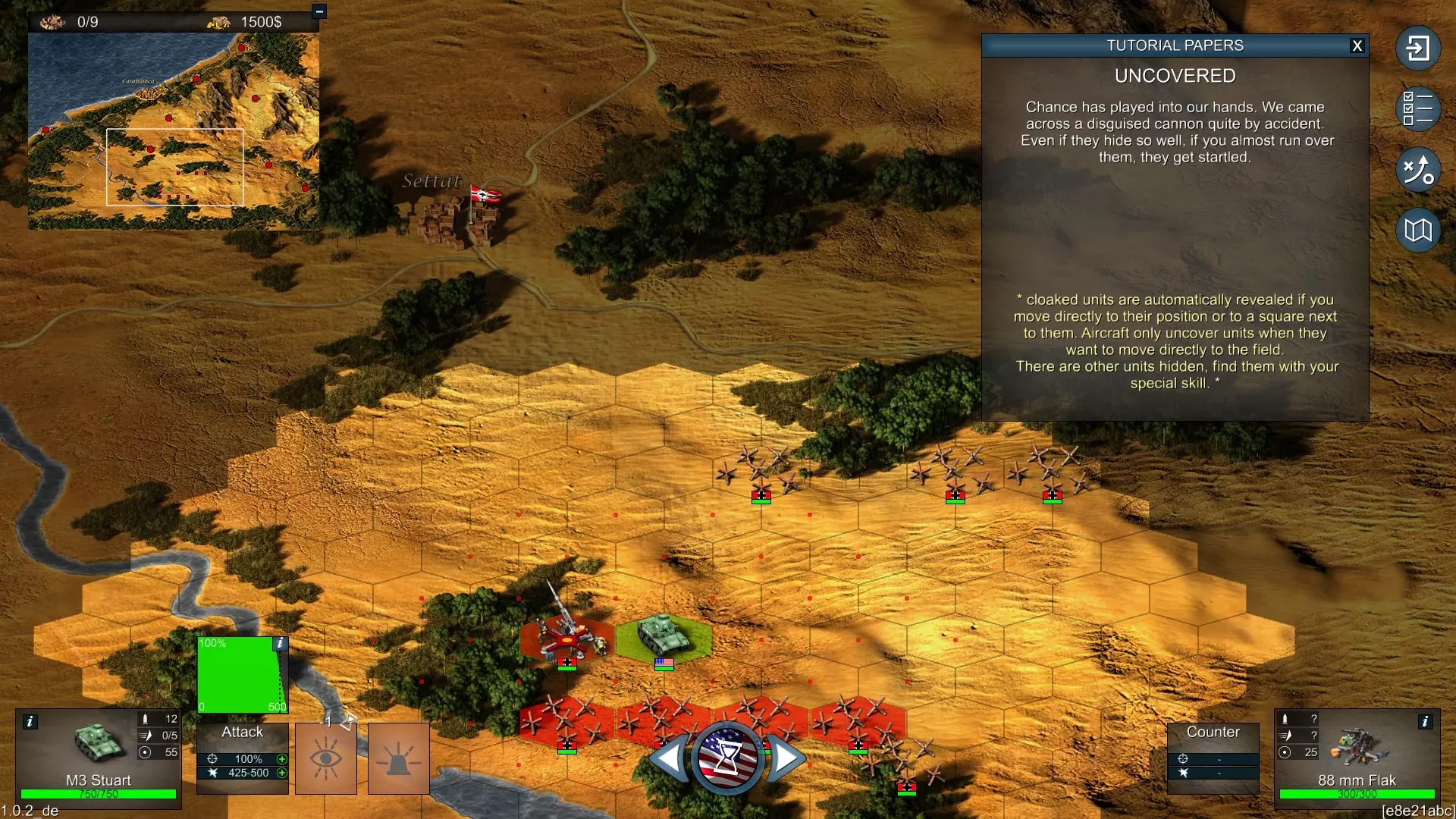Show info for the M3 Stuart

tap(30, 721)
